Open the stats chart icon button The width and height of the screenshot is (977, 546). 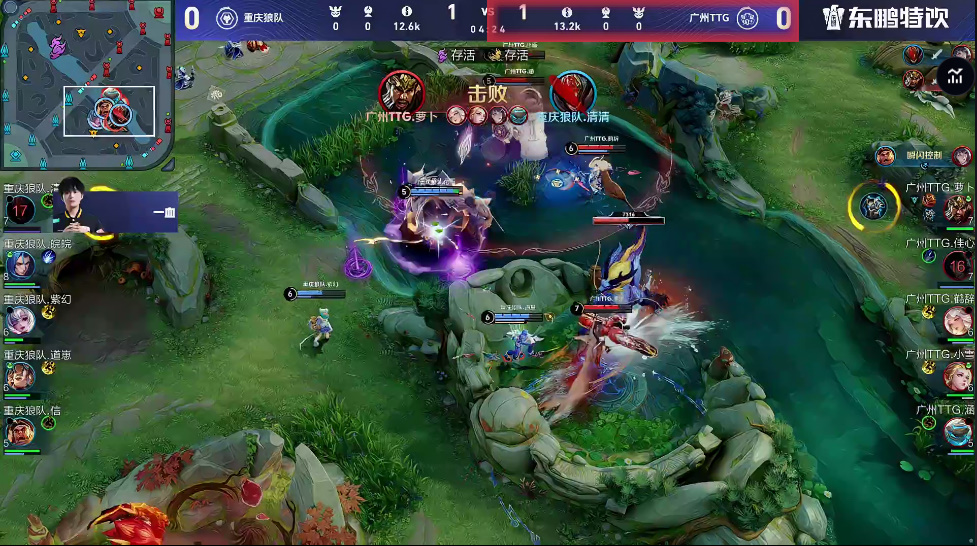click(952, 76)
